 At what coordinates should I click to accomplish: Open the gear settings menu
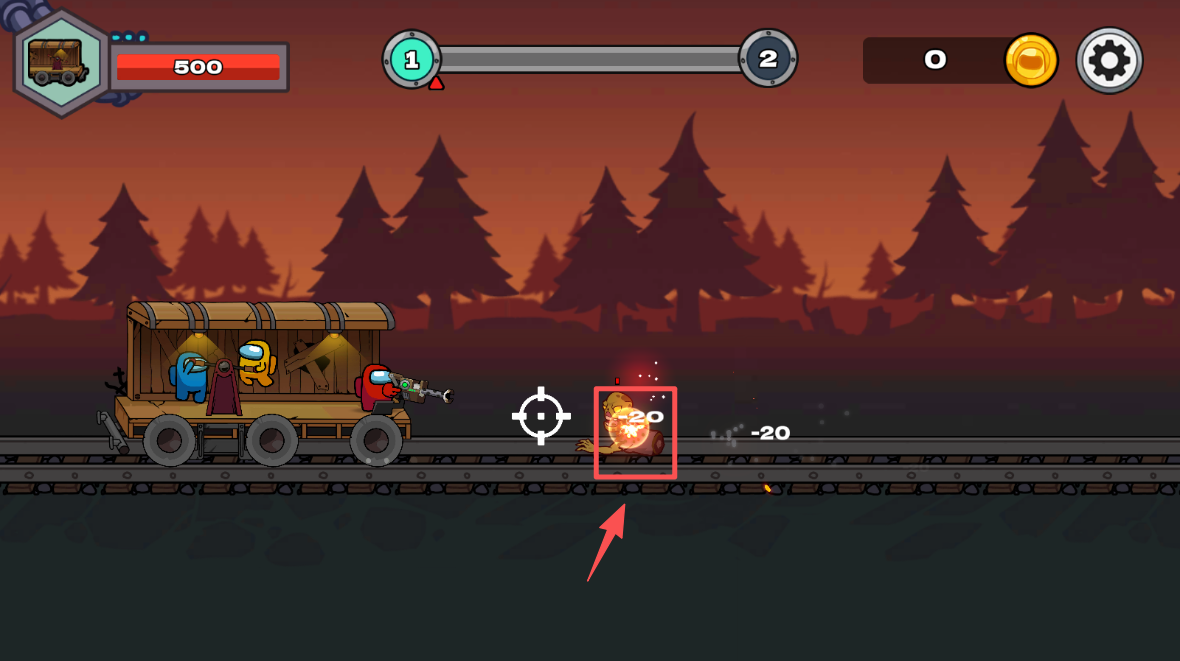coord(1109,61)
